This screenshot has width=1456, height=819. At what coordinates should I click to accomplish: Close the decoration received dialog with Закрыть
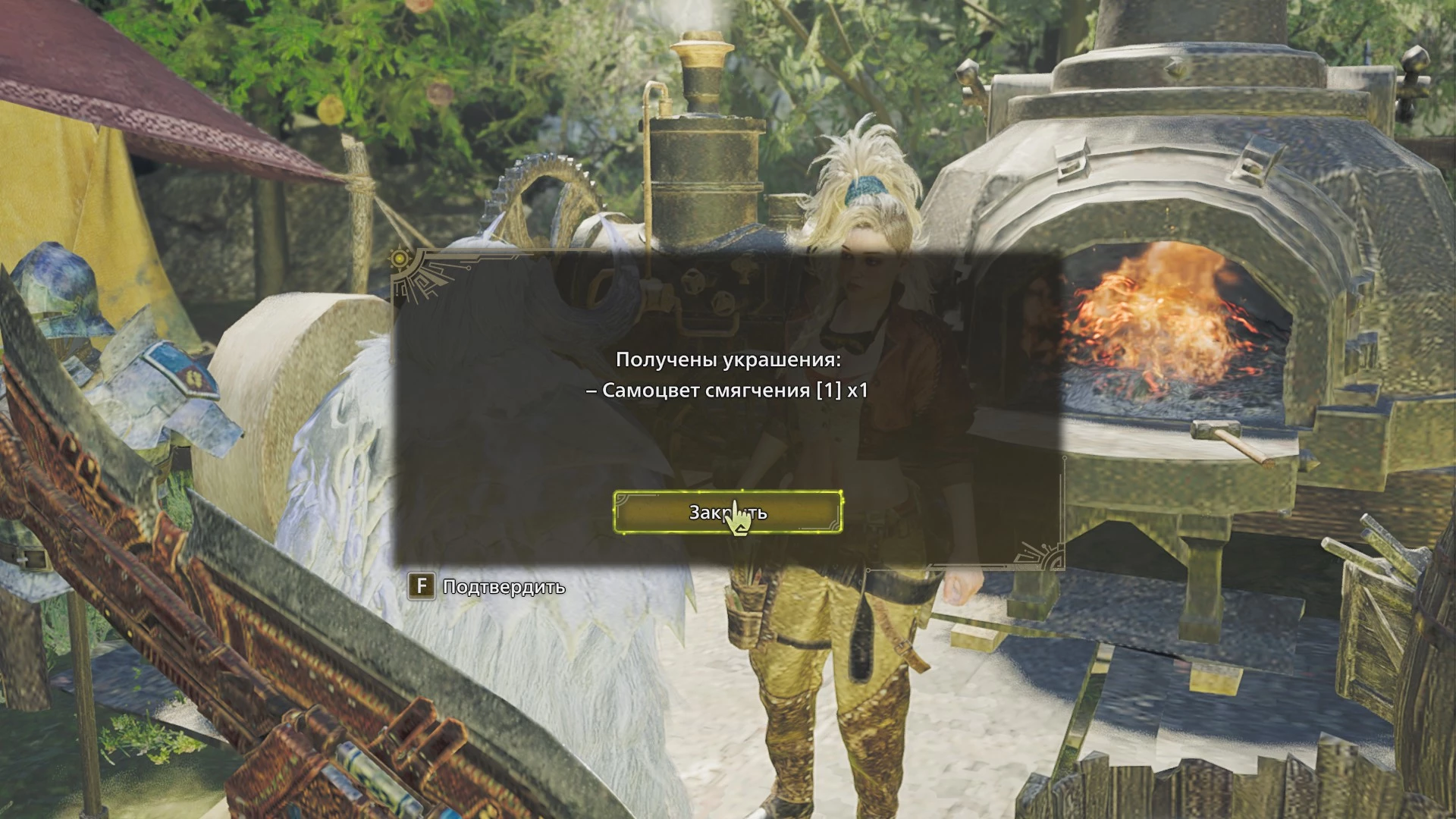pos(727,512)
